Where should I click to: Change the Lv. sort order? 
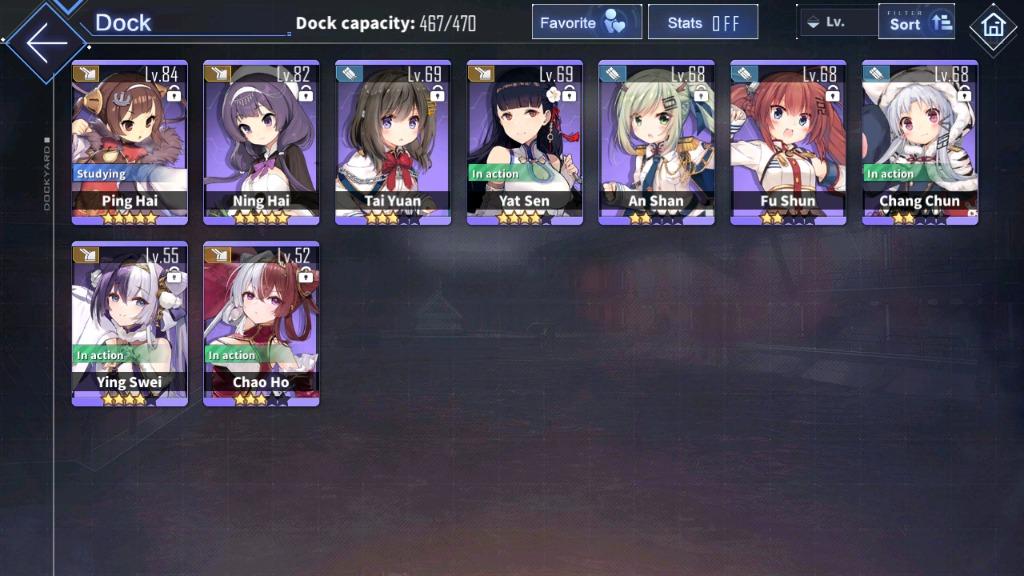pyautogui.click(x=838, y=22)
